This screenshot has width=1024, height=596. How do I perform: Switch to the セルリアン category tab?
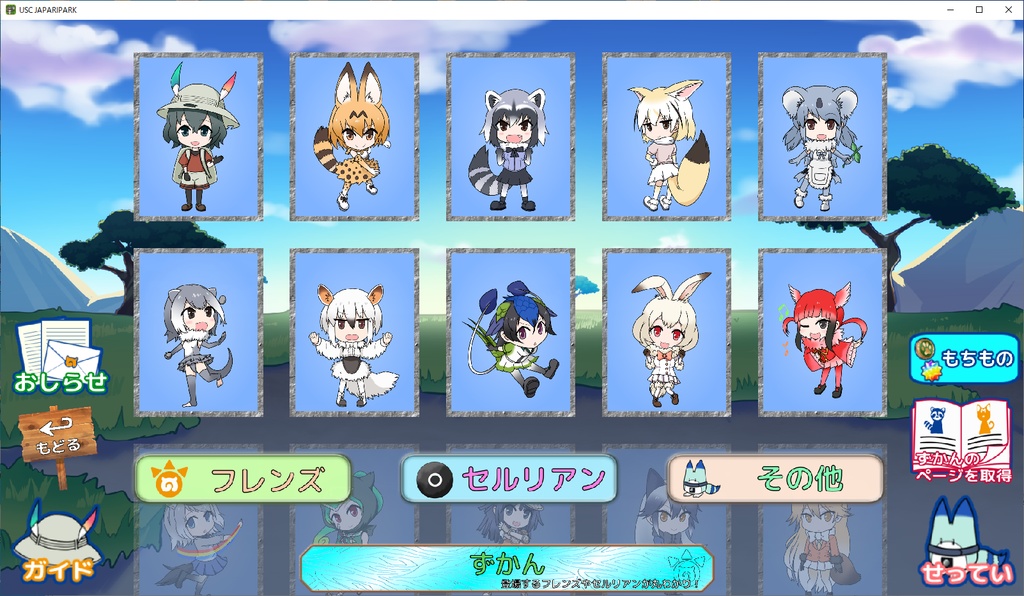click(508, 479)
